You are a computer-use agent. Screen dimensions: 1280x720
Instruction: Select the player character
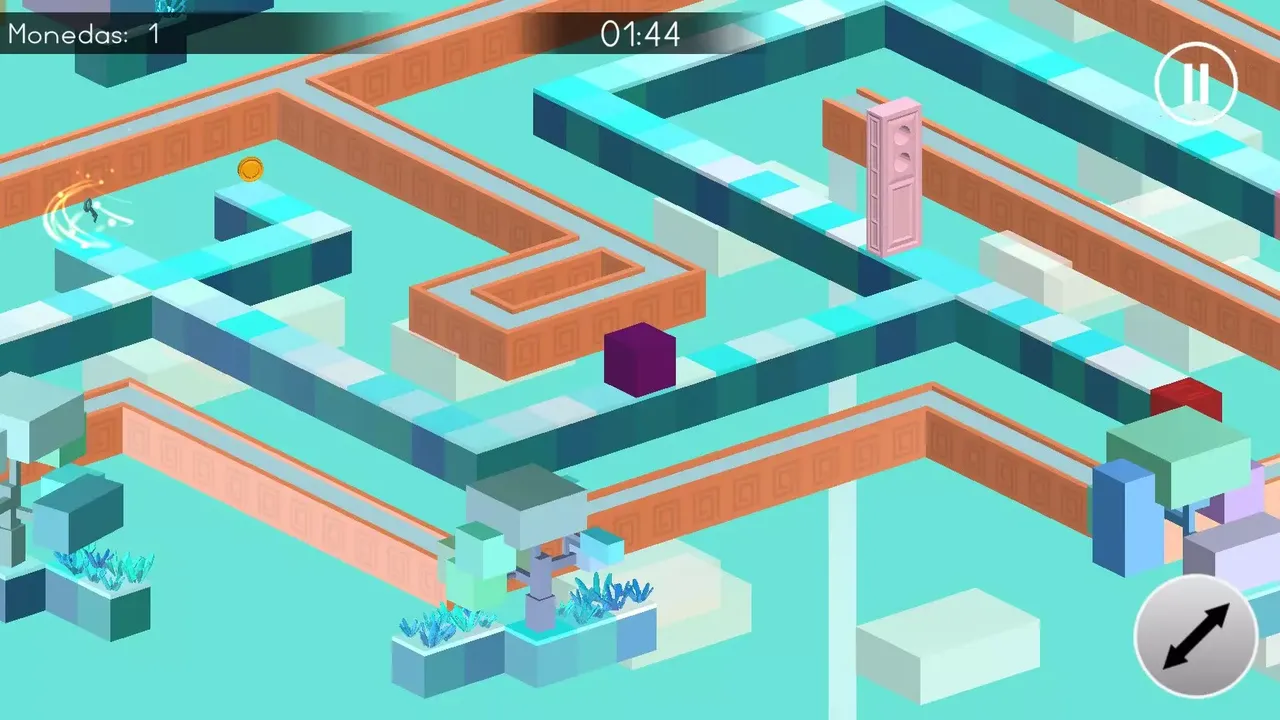(90, 213)
